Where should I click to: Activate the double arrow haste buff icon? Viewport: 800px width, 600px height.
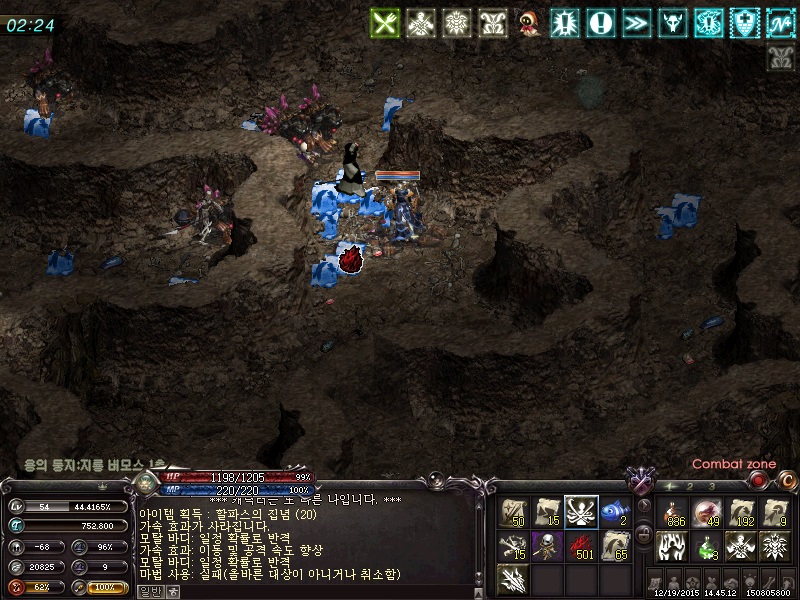coord(636,22)
